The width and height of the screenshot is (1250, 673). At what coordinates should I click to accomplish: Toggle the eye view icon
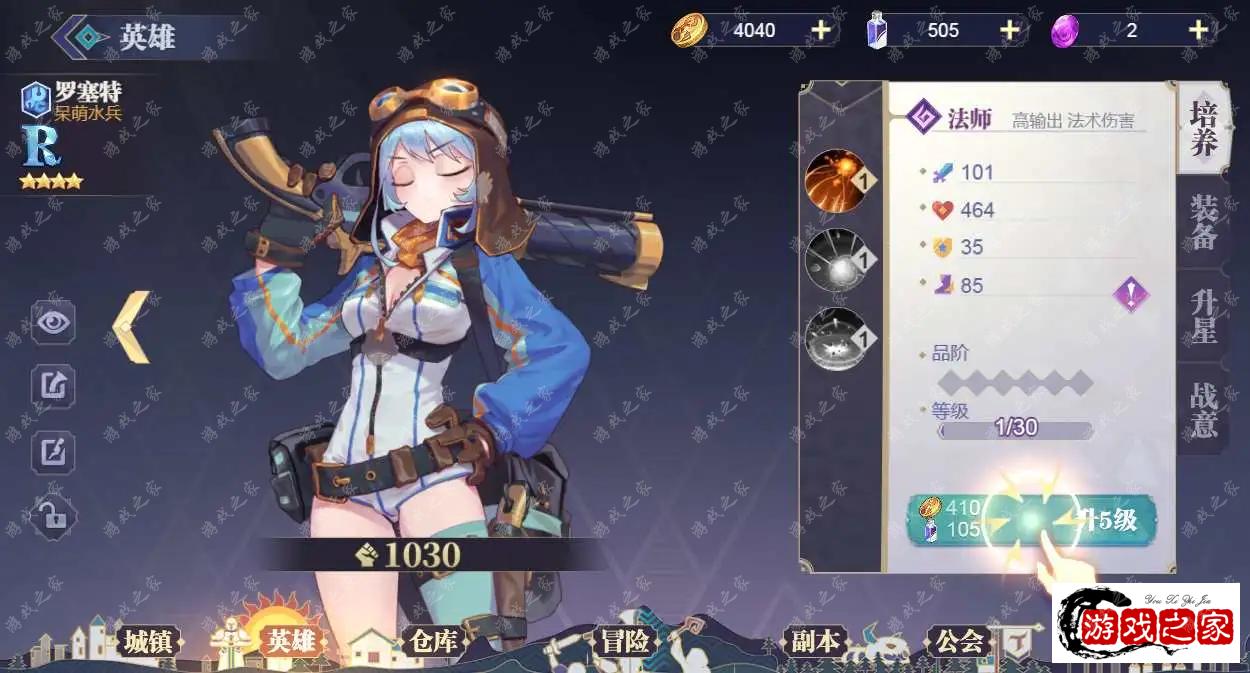pyautogui.click(x=53, y=322)
